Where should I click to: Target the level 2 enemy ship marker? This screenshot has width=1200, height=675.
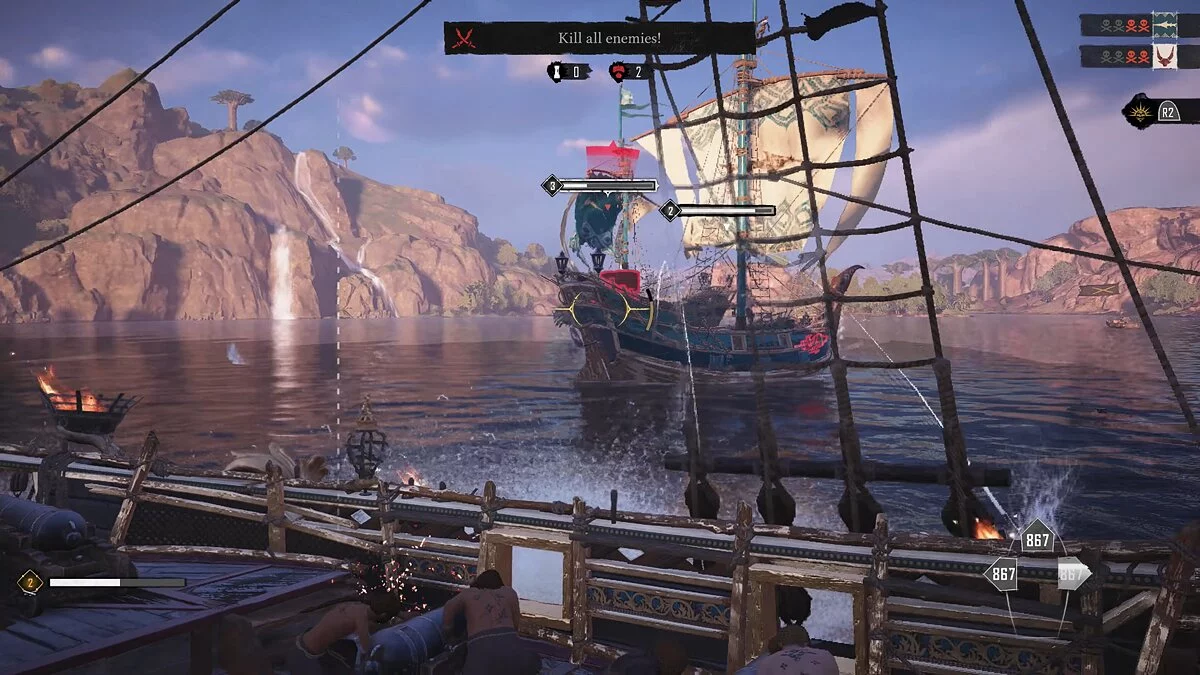[x=669, y=210]
